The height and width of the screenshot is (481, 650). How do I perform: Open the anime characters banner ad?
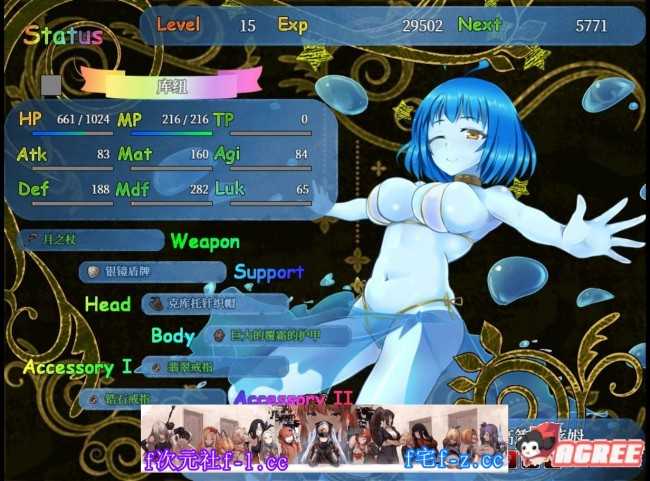tap(324, 437)
